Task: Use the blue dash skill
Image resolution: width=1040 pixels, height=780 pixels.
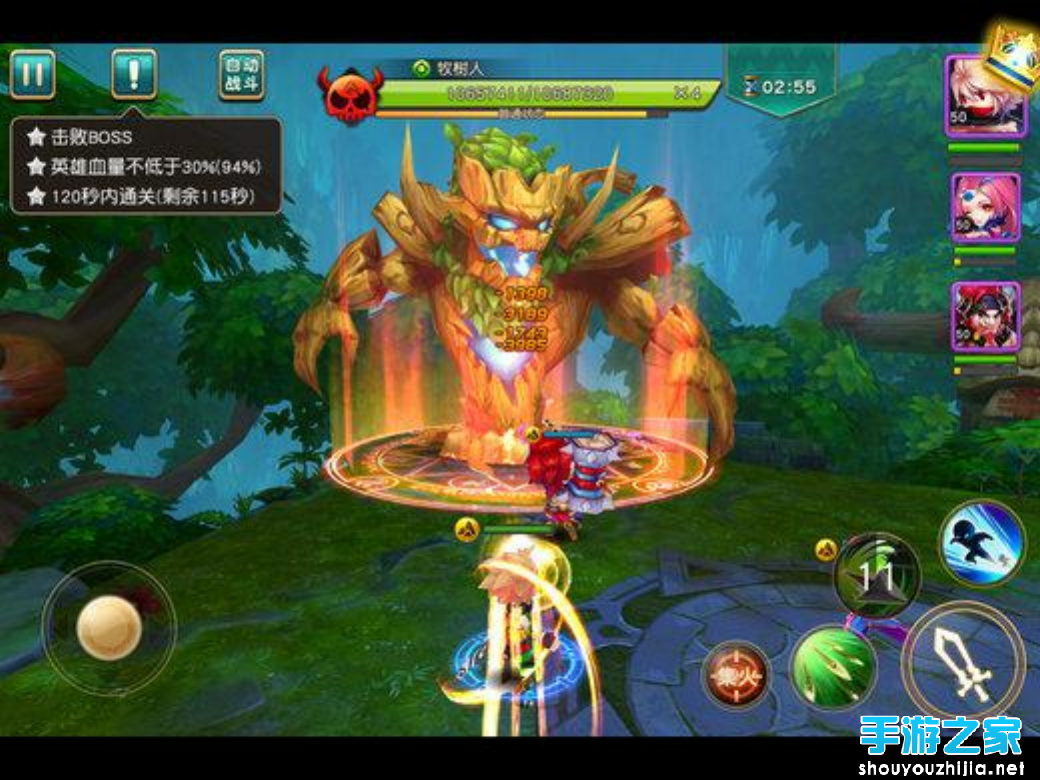Action: click(x=981, y=544)
